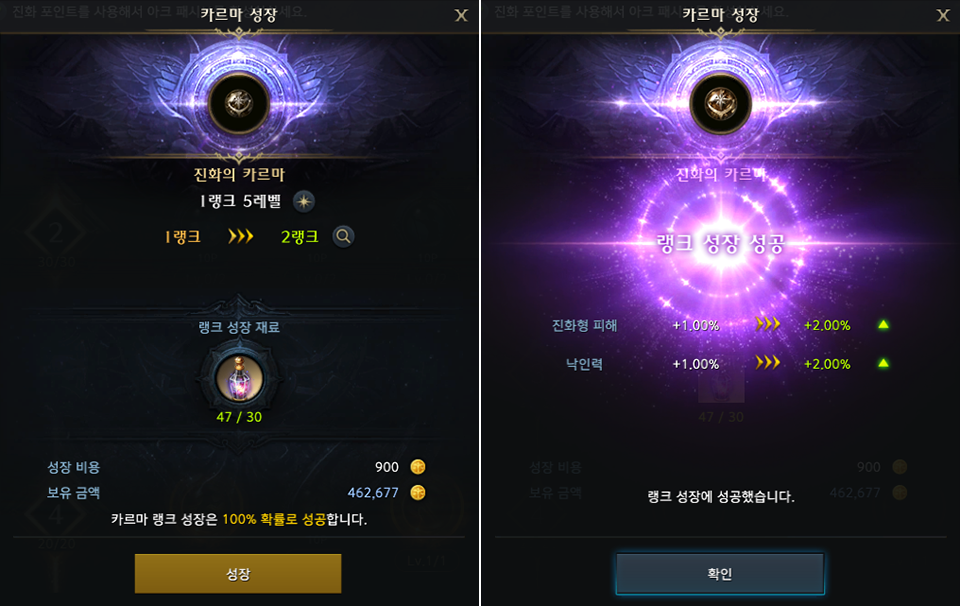Screen dimensions: 960x606
Task: Close the panel showing 랭크 성장 성공
Action: point(942,15)
